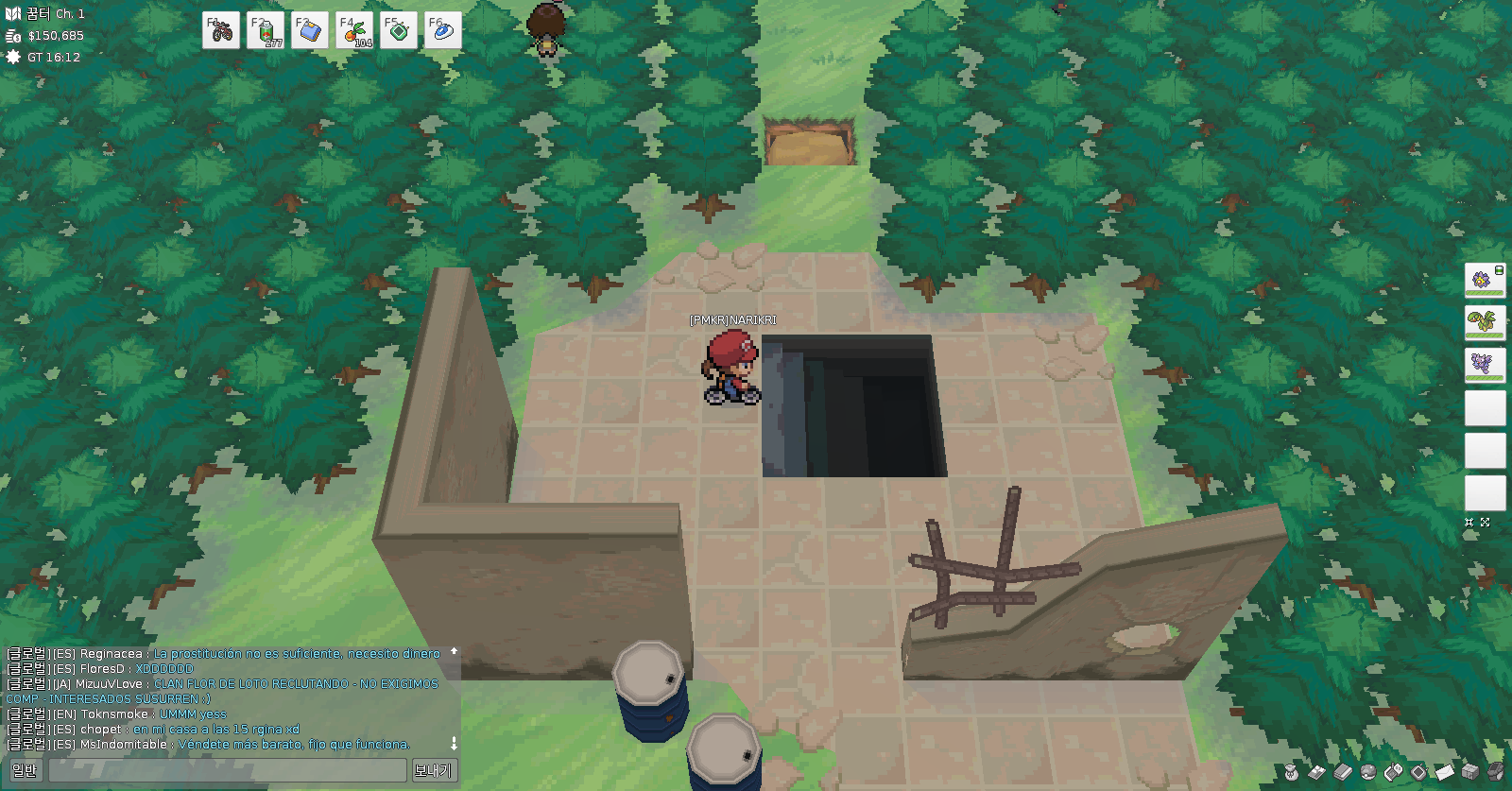1512x791 pixels.
Task: Activate the green device in hotkey F5
Action: point(399,30)
